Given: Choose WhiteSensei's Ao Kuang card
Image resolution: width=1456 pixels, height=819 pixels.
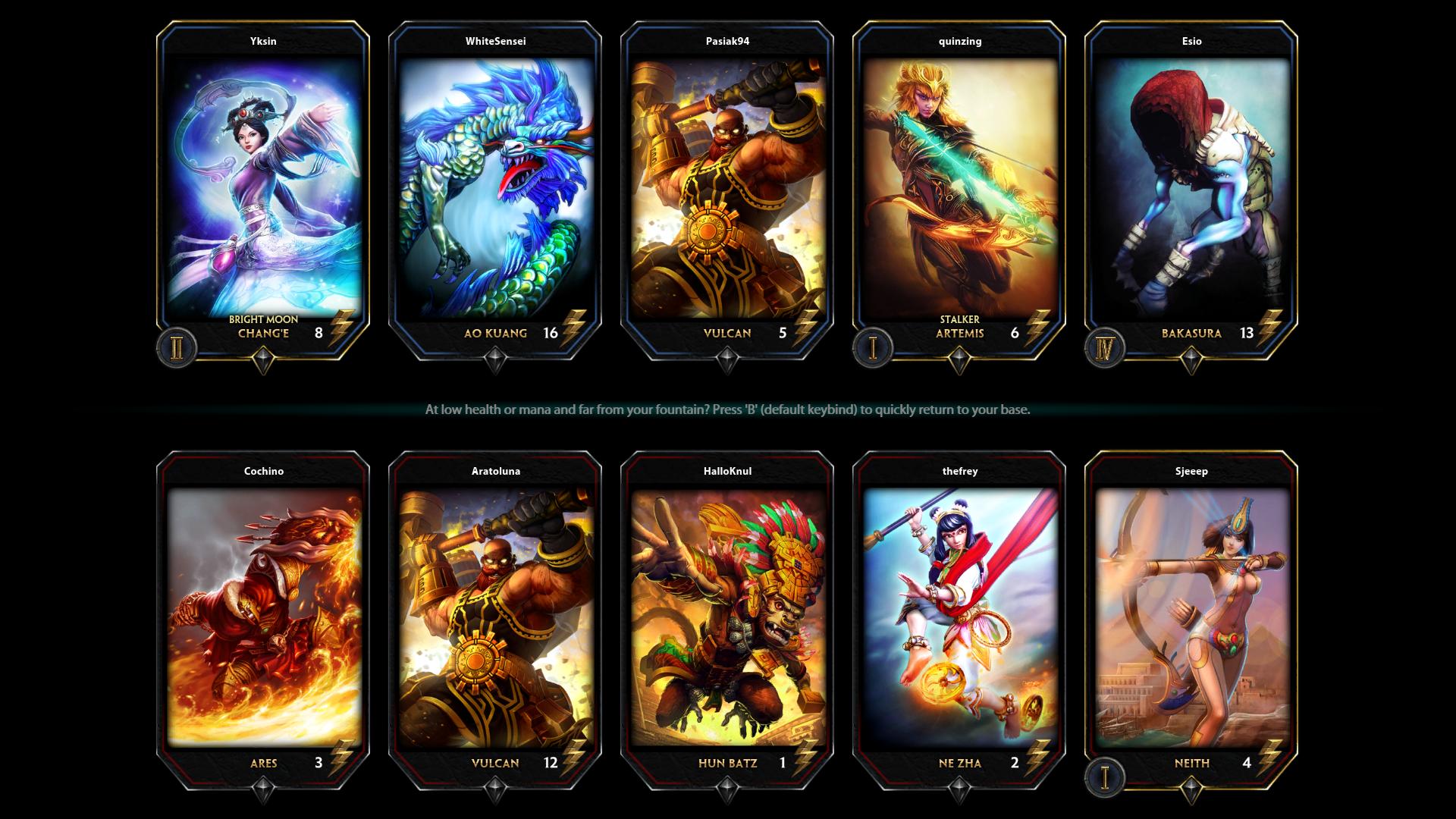Looking at the screenshot, I should coord(495,190).
